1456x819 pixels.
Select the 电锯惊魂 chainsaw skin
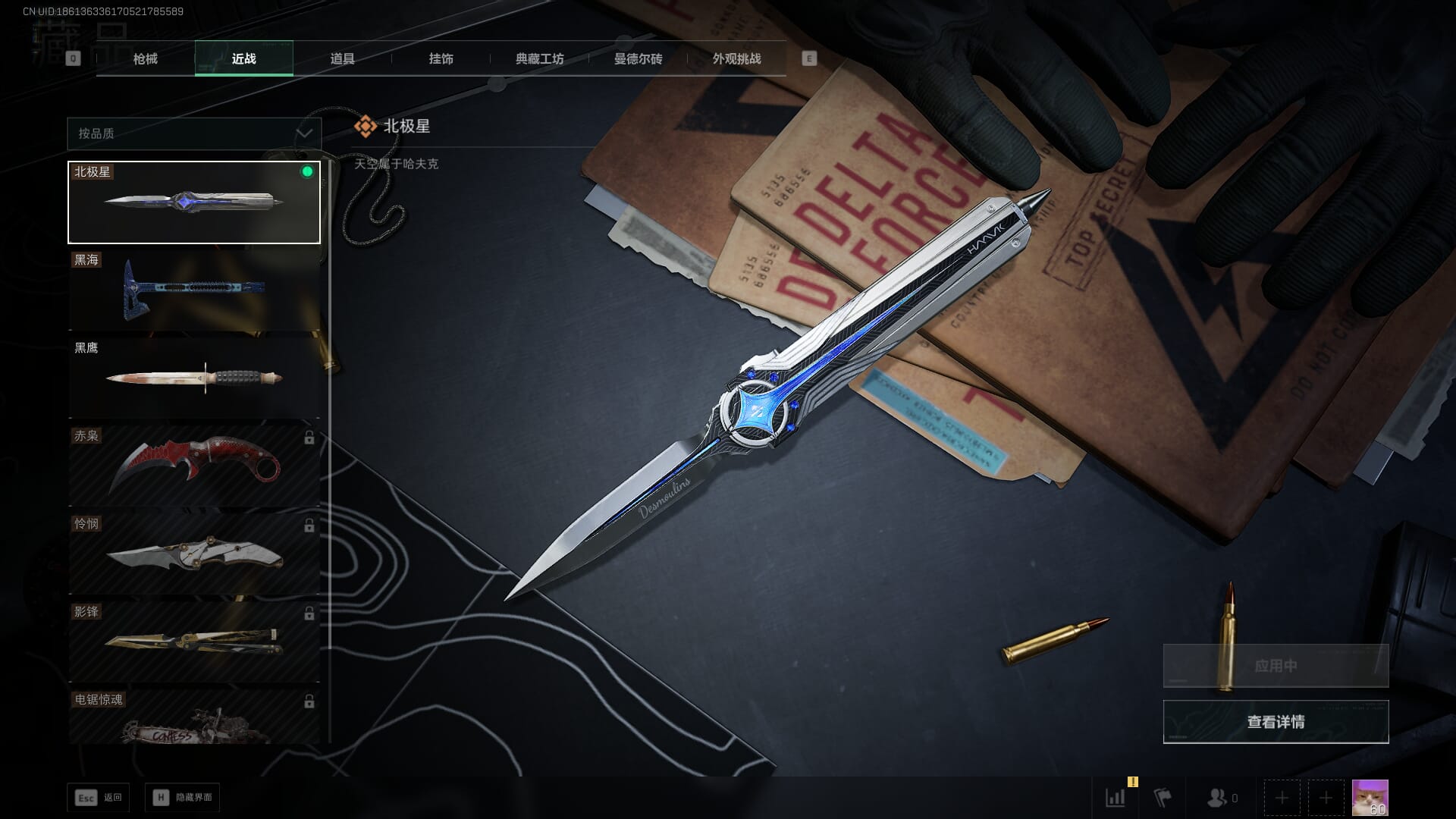194,718
